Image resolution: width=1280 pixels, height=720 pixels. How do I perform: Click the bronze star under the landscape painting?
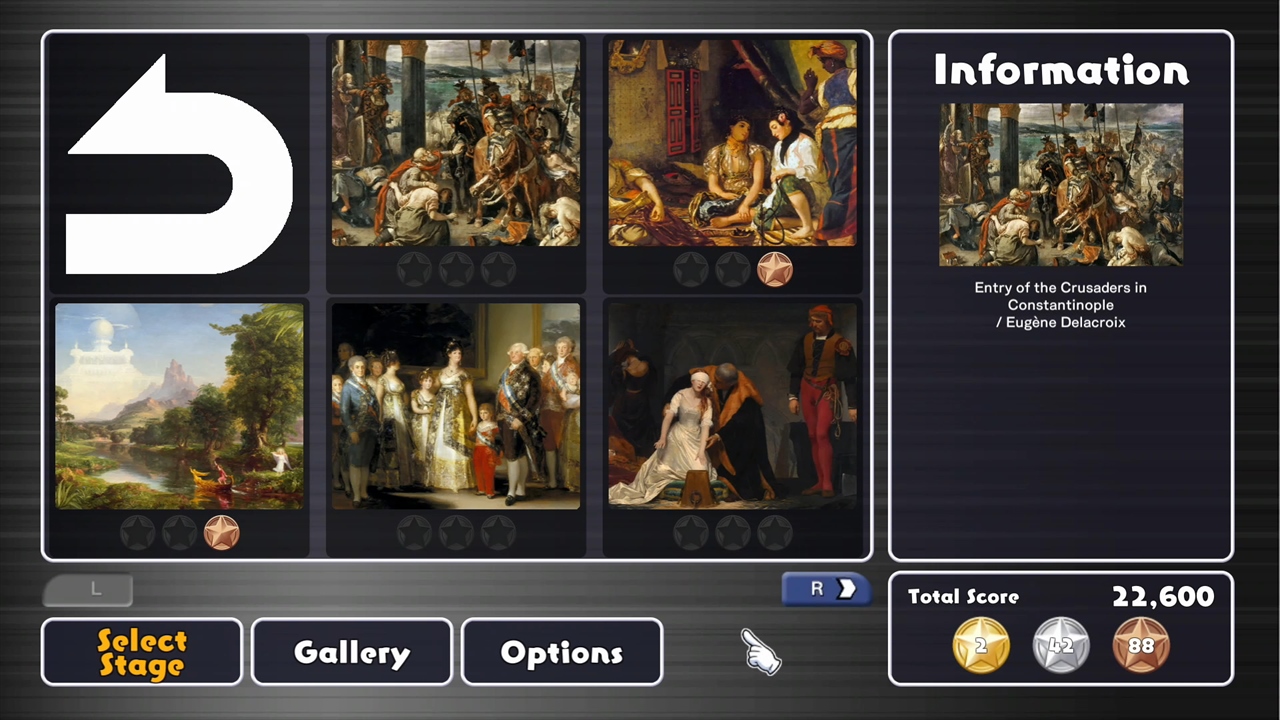[221, 532]
